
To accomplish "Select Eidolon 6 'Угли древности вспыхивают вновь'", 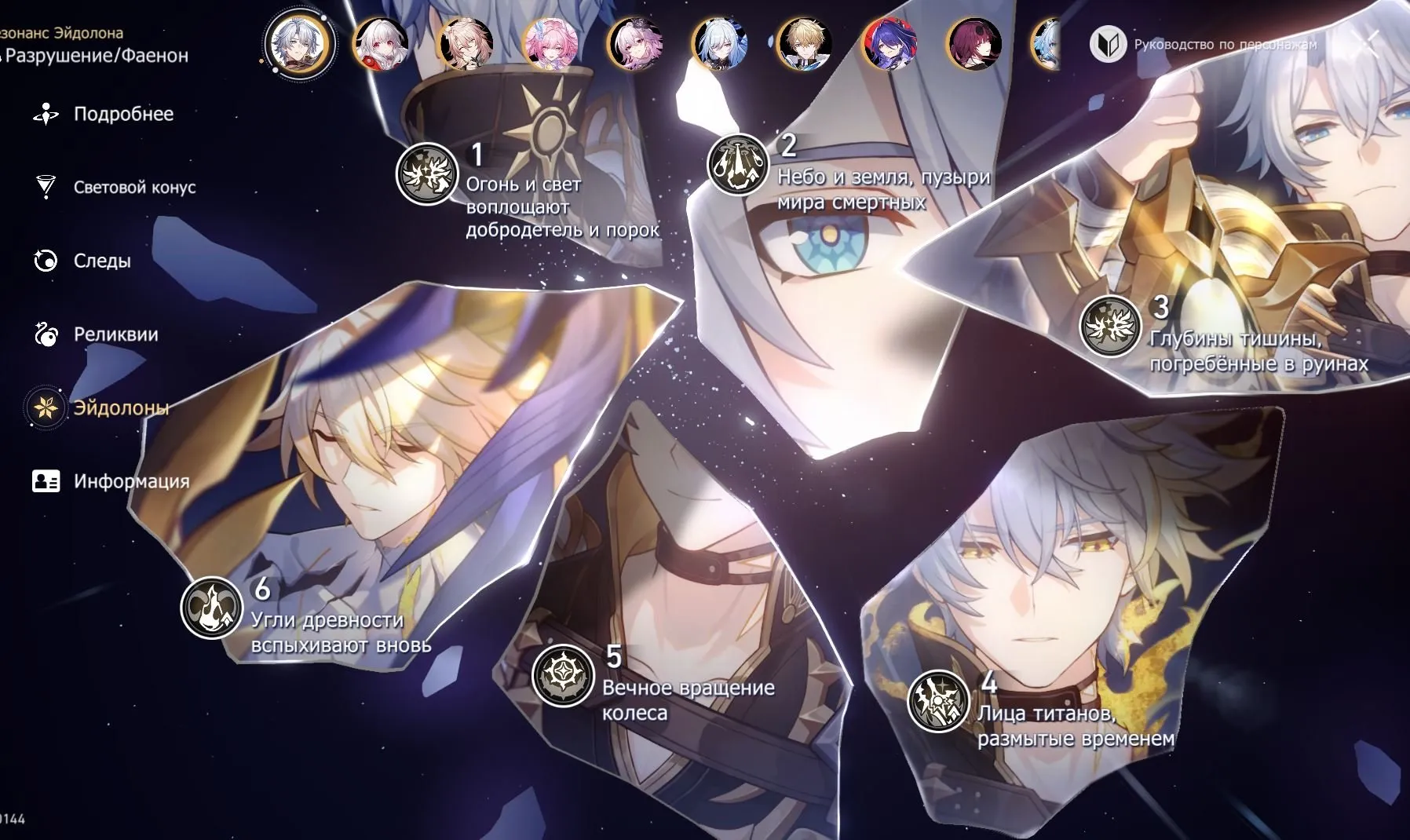I will [x=211, y=607].
